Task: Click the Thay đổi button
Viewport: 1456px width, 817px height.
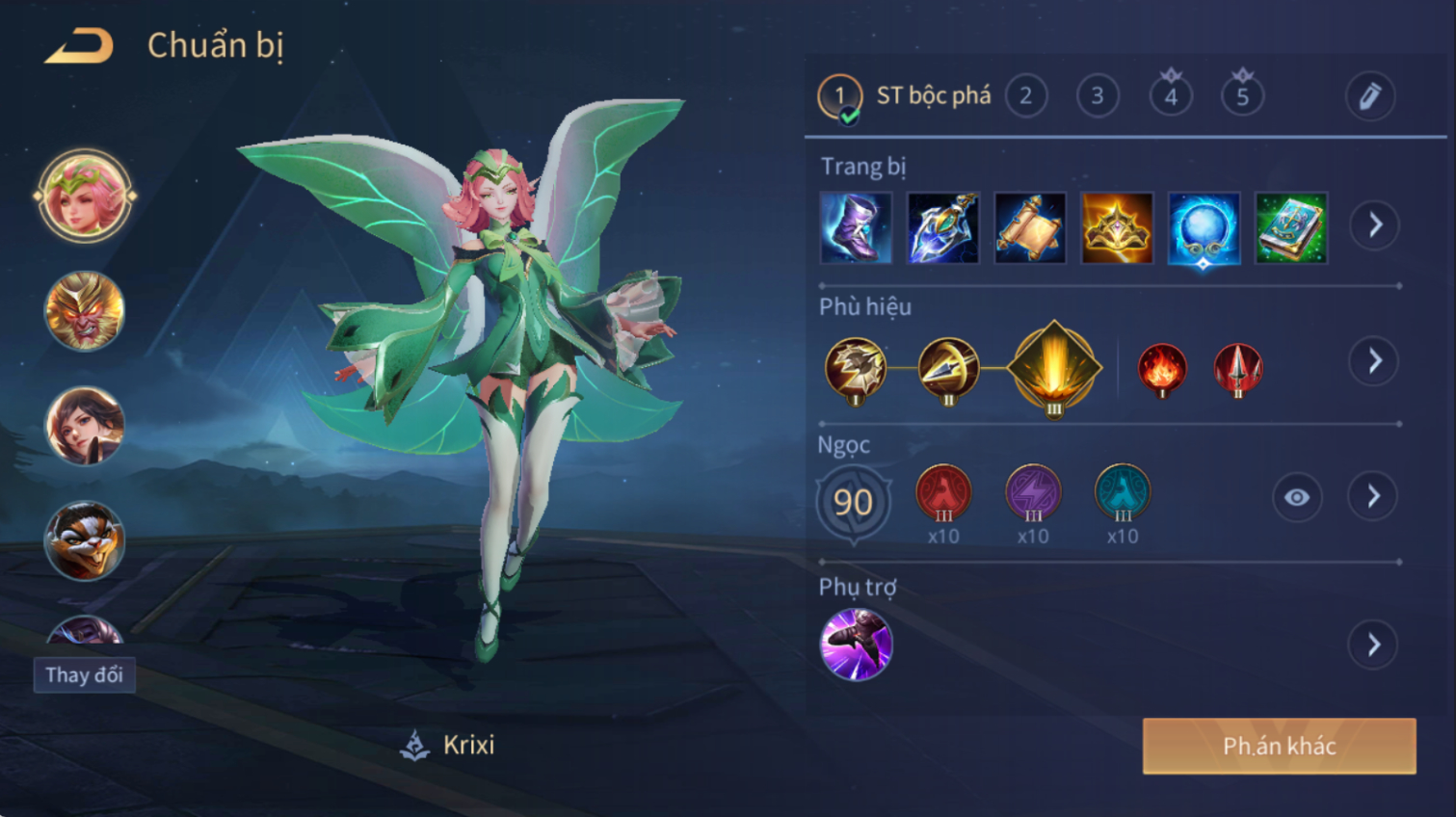Action: click(85, 674)
